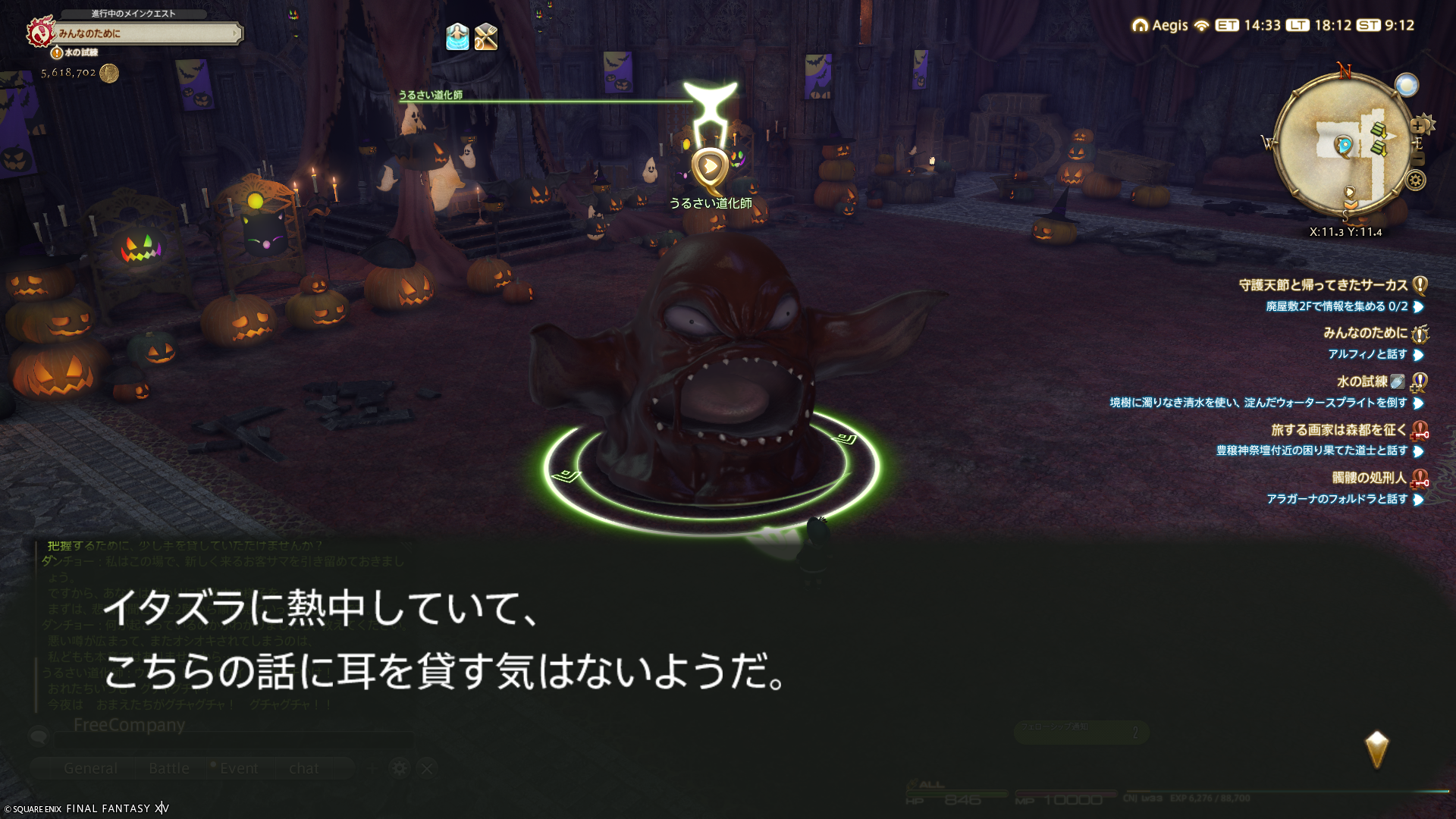Check the weather icon beside the minimap
The width and height of the screenshot is (1456, 819).
(x=1407, y=85)
